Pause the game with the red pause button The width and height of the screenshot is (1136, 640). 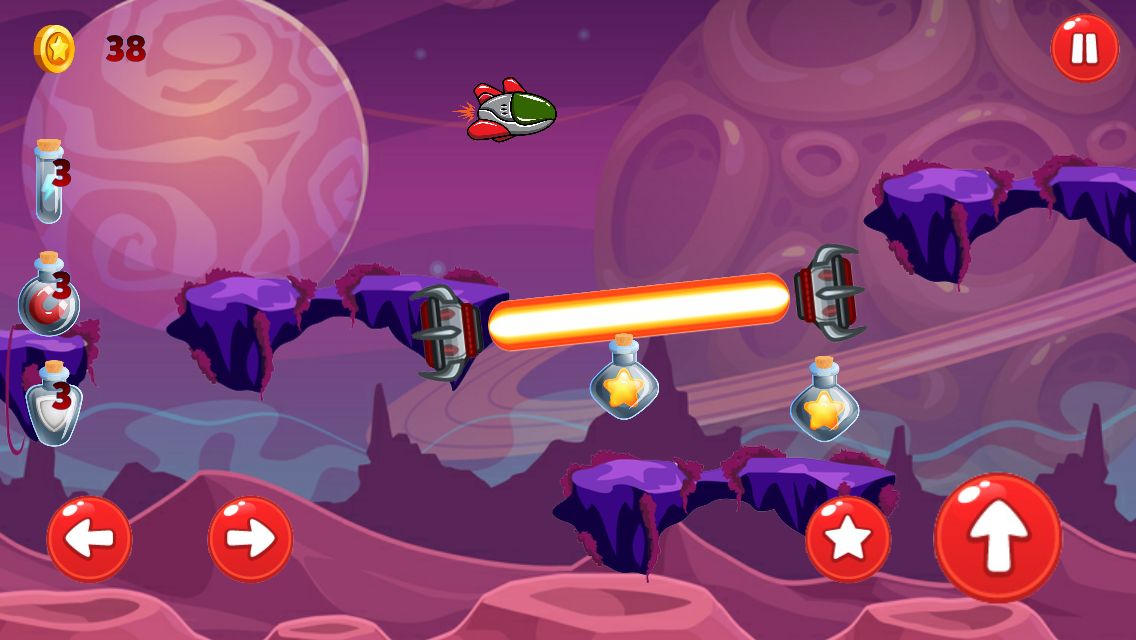1084,48
